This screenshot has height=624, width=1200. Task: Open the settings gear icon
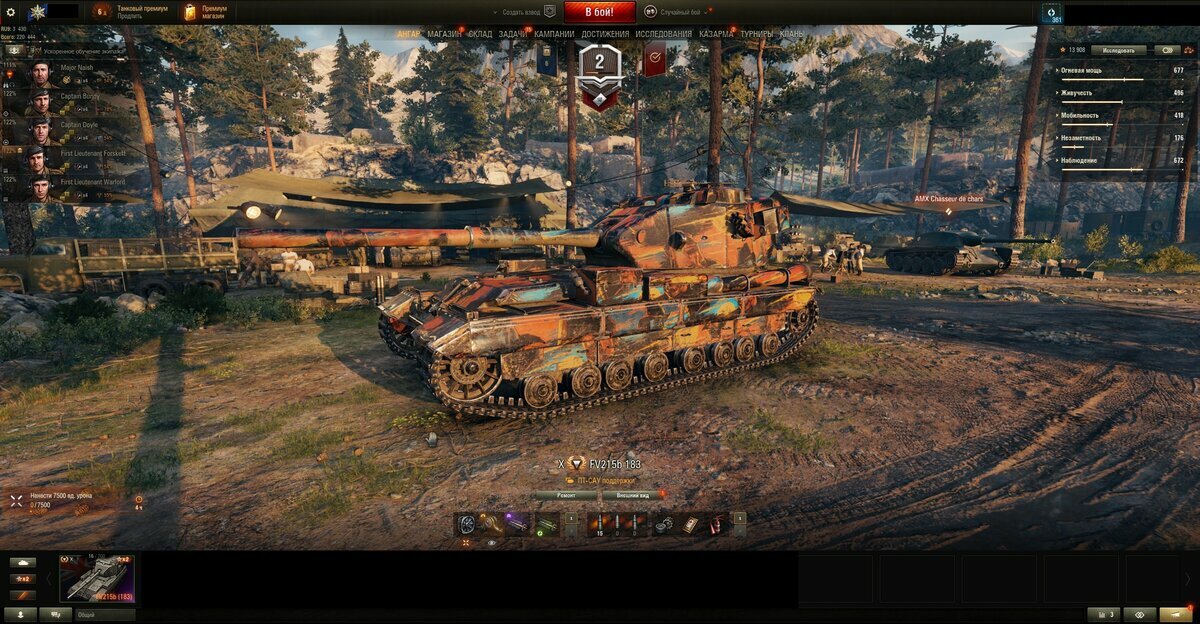tap(11, 11)
